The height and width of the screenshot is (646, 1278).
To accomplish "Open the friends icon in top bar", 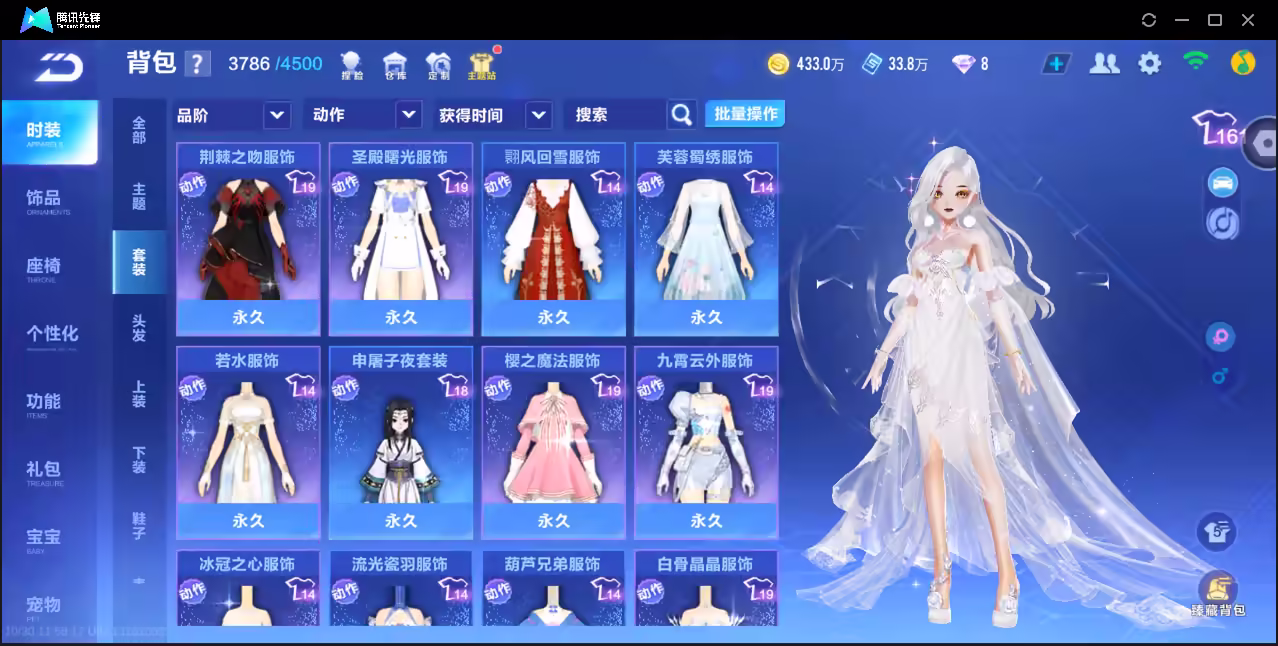I will [x=1104, y=64].
